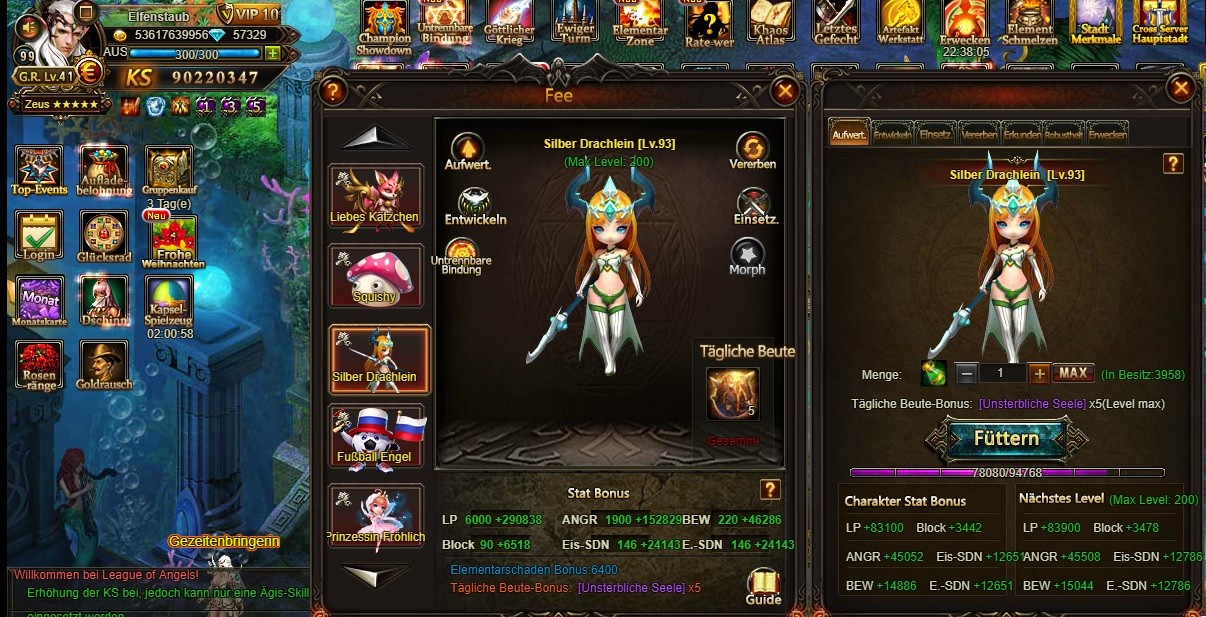Open the Top-Events menu icon
This screenshot has height=617, width=1206.
(39, 170)
